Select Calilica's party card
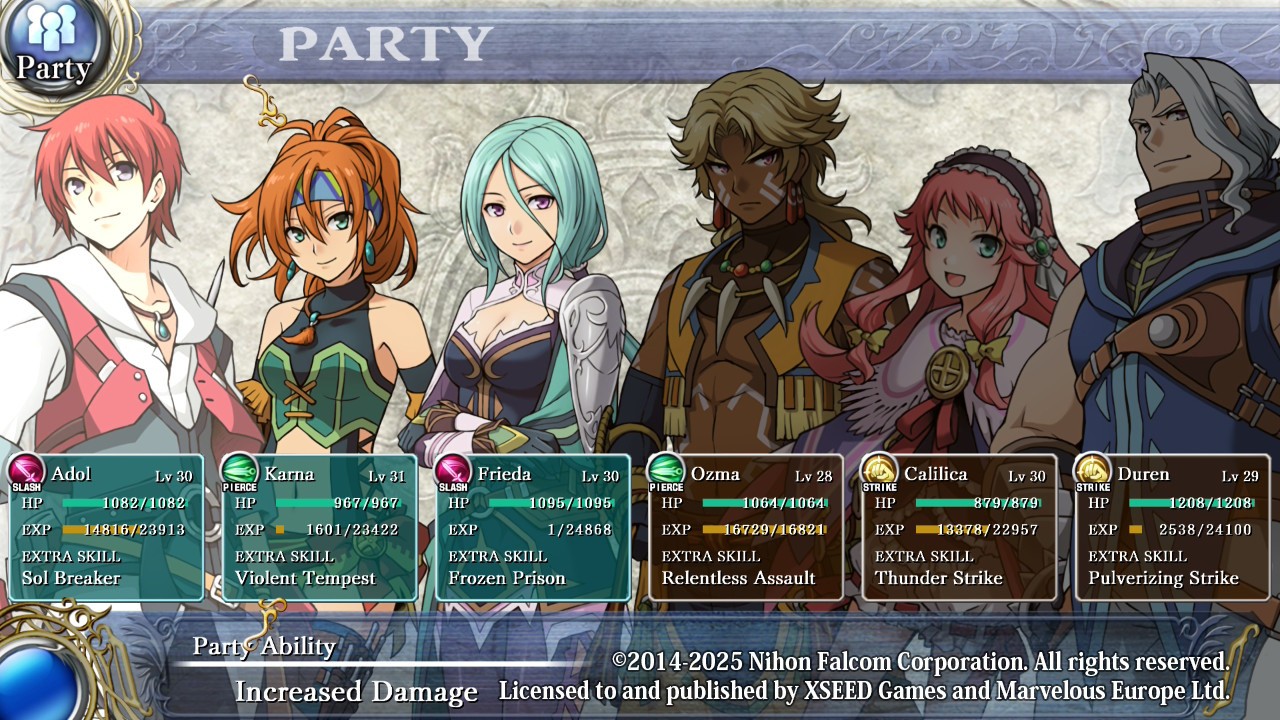The height and width of the screenshot is (720, 1280). (x=959, y=527)
